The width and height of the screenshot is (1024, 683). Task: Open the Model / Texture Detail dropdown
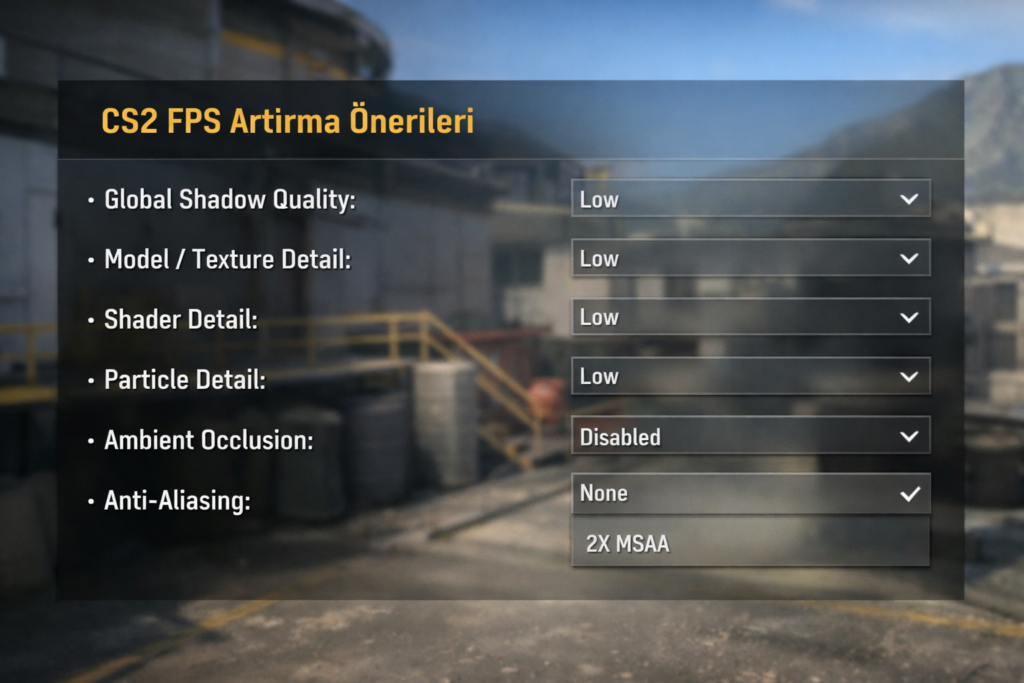click(x=750, y=258)
